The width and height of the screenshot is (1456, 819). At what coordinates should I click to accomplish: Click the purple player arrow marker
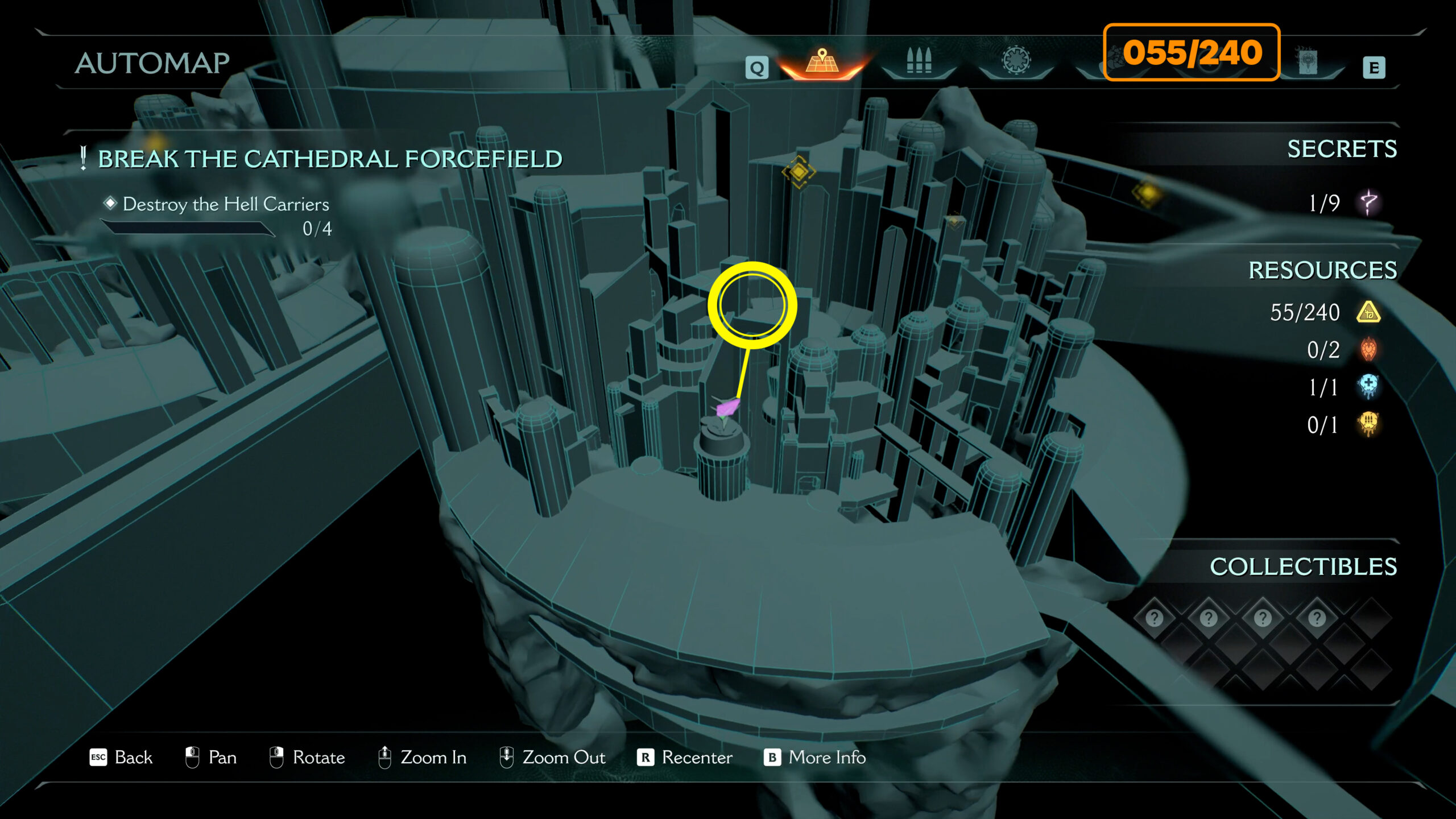pyautogui.click(x=727, y=407)
